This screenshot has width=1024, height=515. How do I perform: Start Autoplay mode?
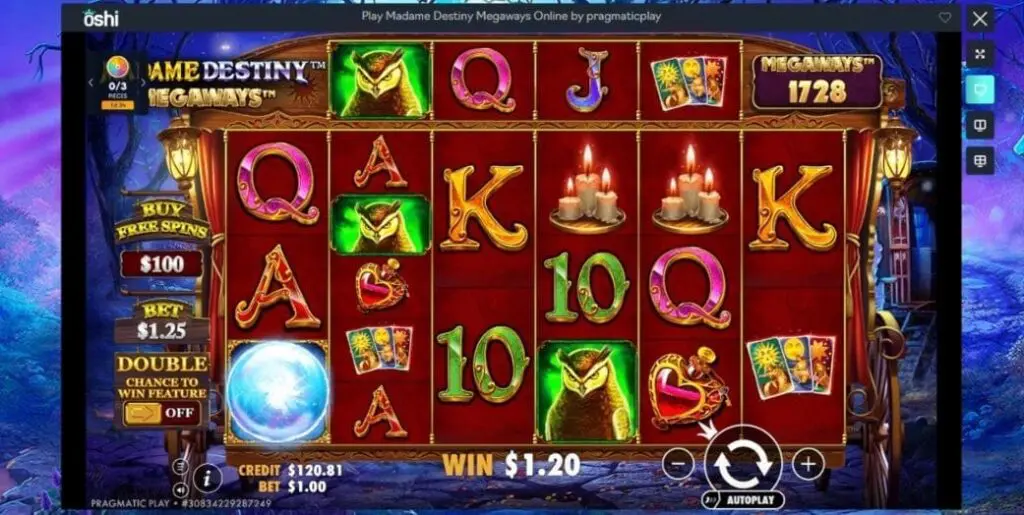click(x=743, y=498)
